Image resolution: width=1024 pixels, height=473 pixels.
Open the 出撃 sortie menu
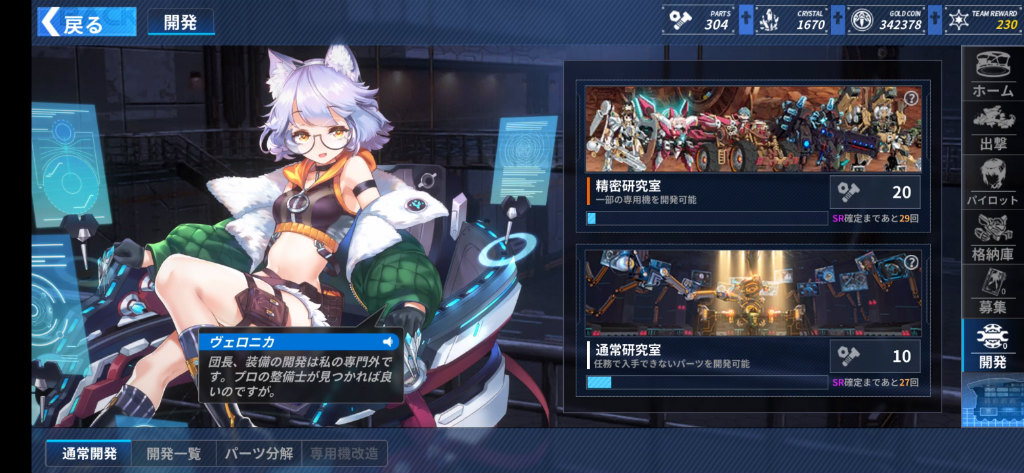(992, 131)
